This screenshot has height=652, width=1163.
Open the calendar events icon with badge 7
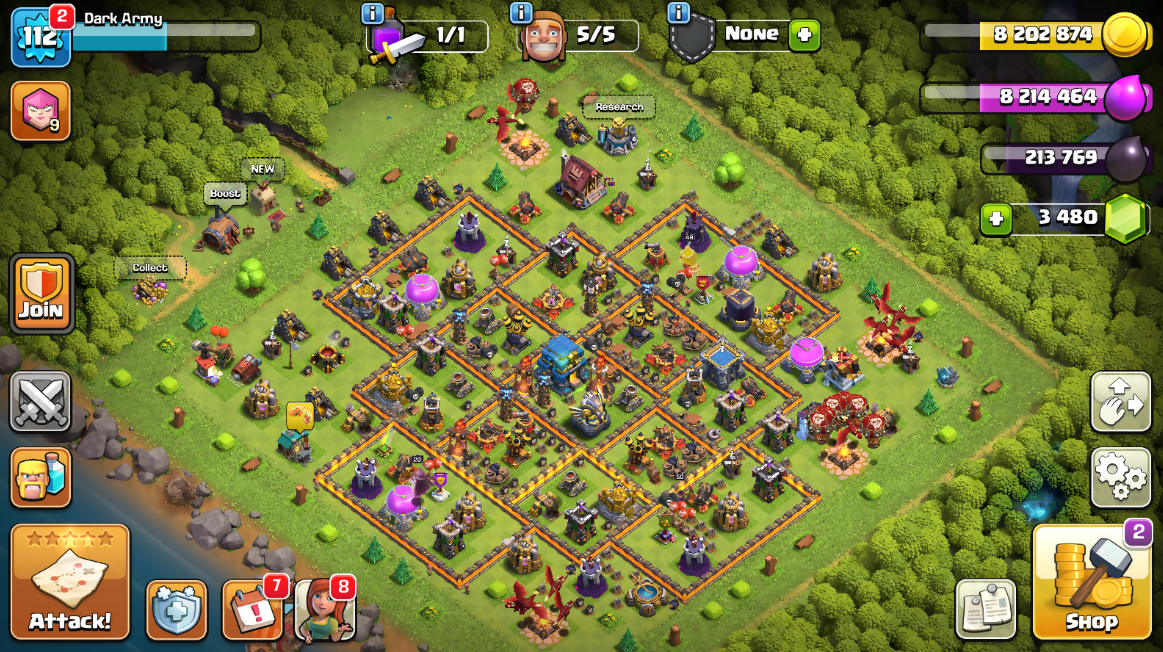[x=252, y=609]
